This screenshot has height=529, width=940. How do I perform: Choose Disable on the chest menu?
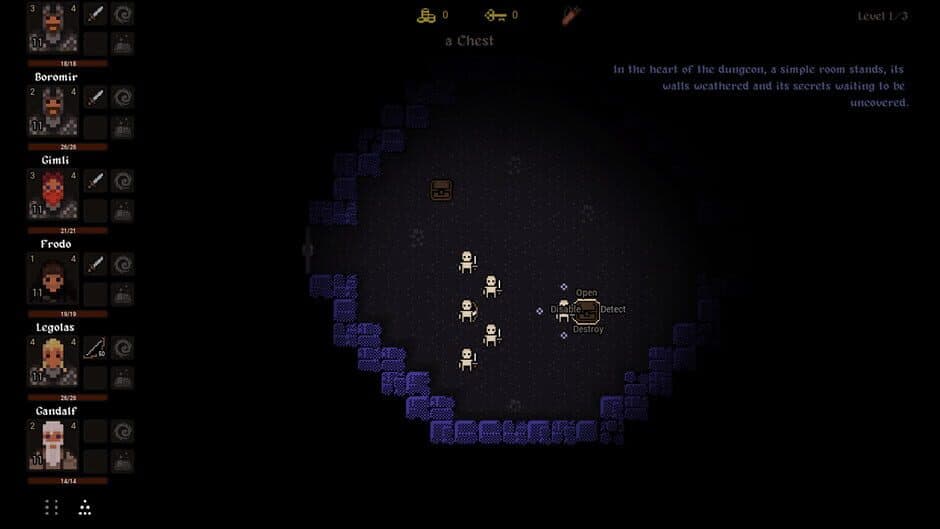(565, 309)
